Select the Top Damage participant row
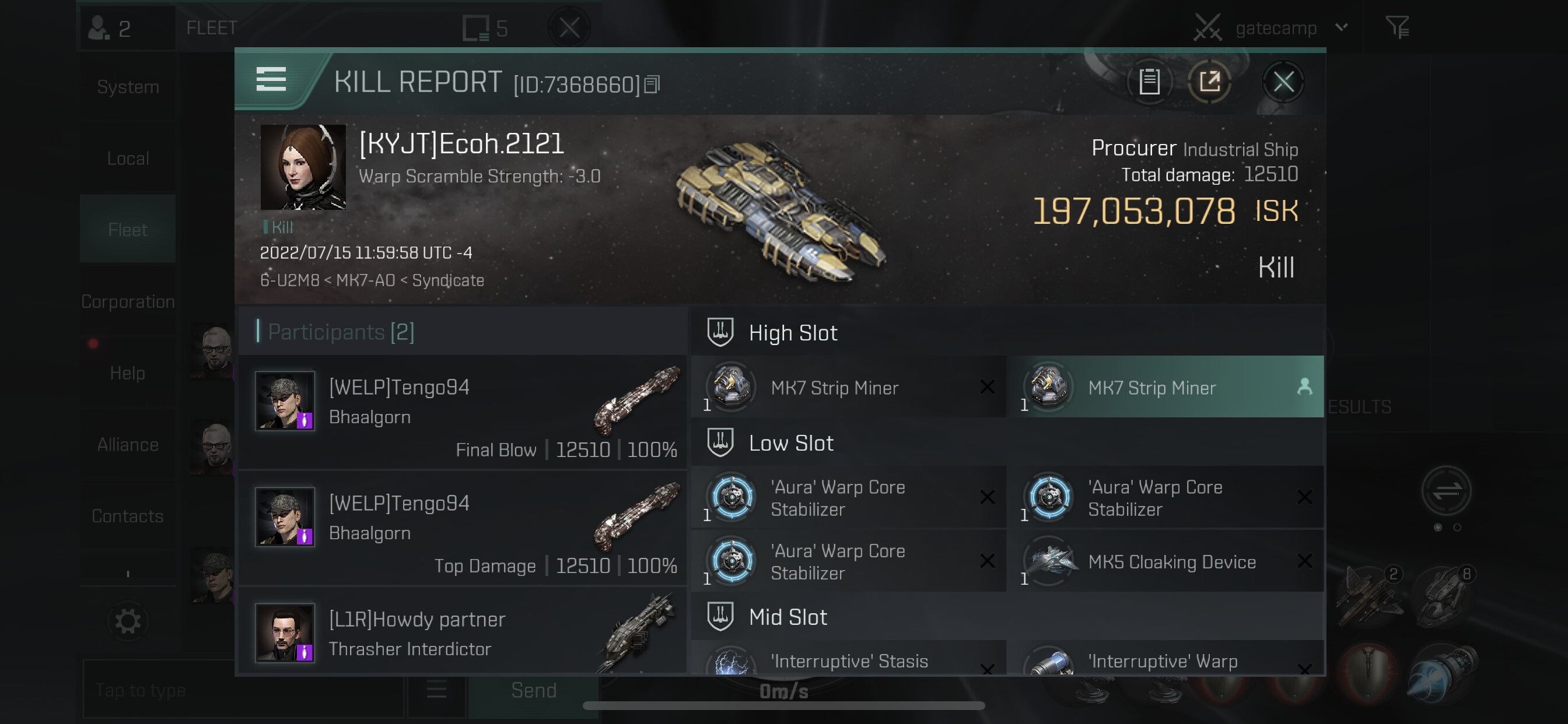This screenshot has height=724, width=1568. 463,528
